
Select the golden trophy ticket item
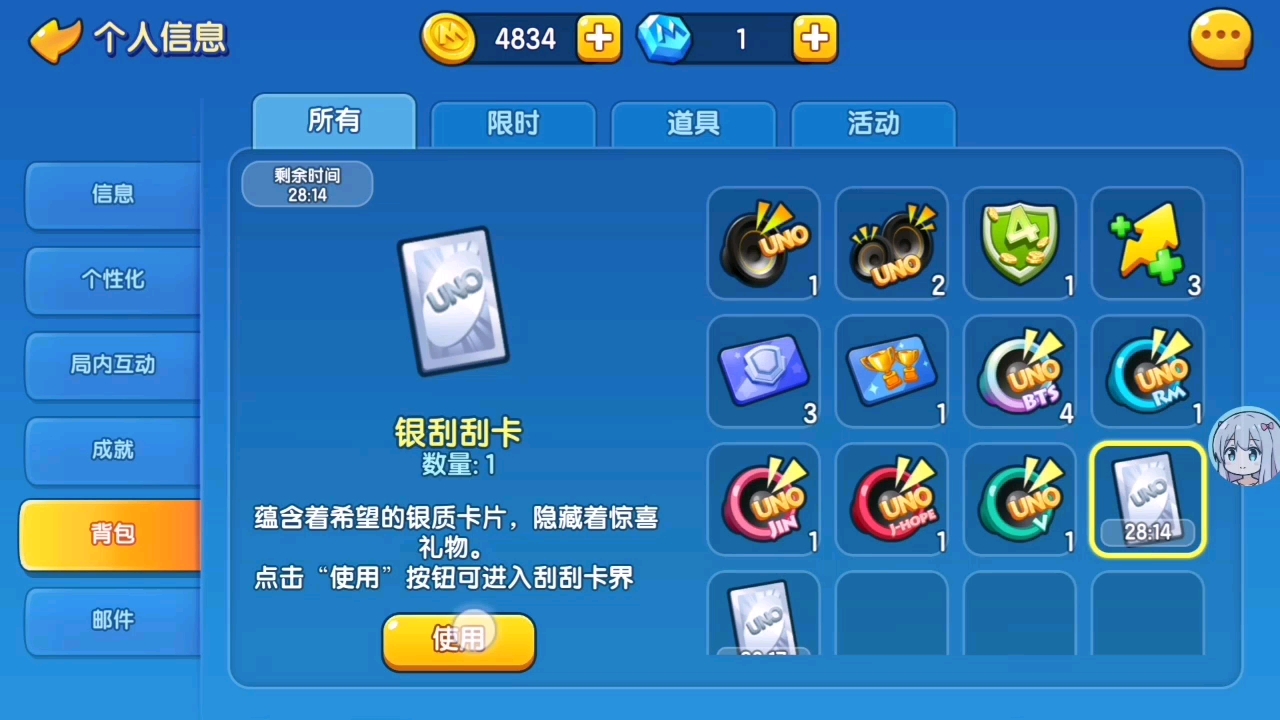tap(891, 371)
